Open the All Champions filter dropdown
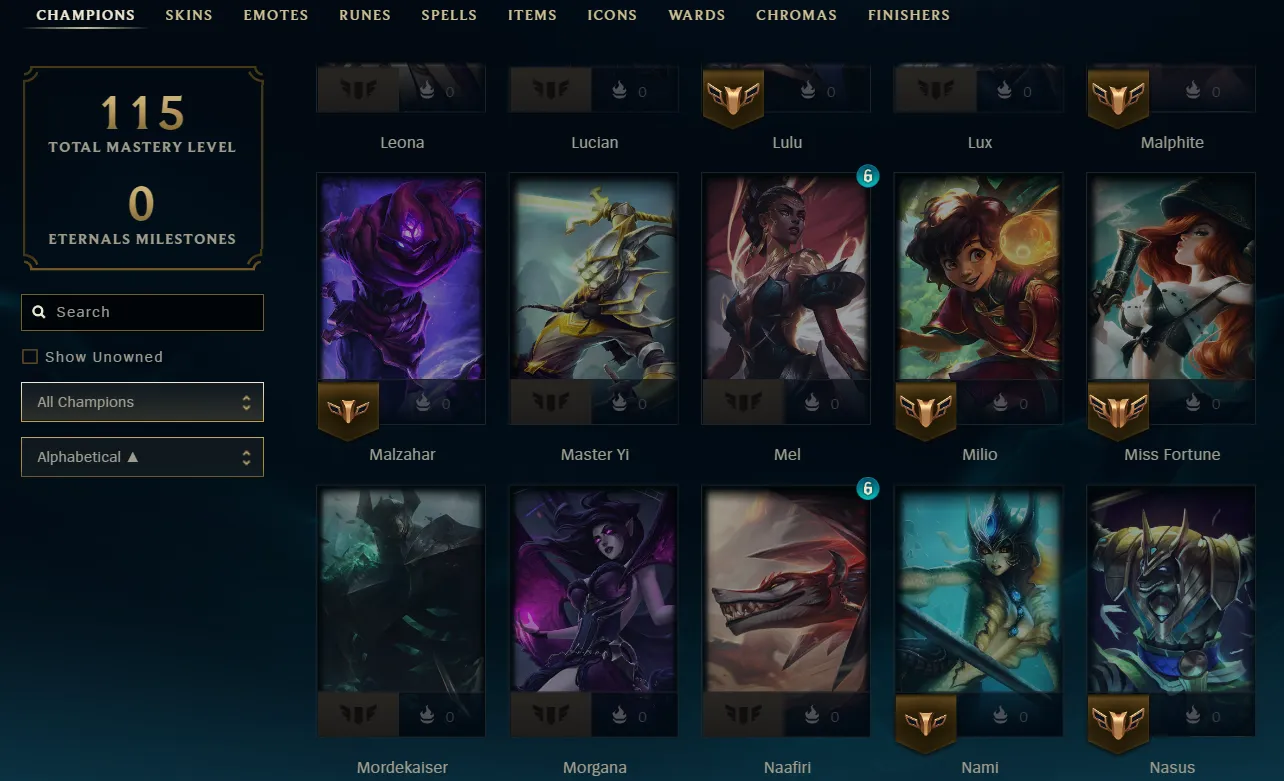 [142, 402]
